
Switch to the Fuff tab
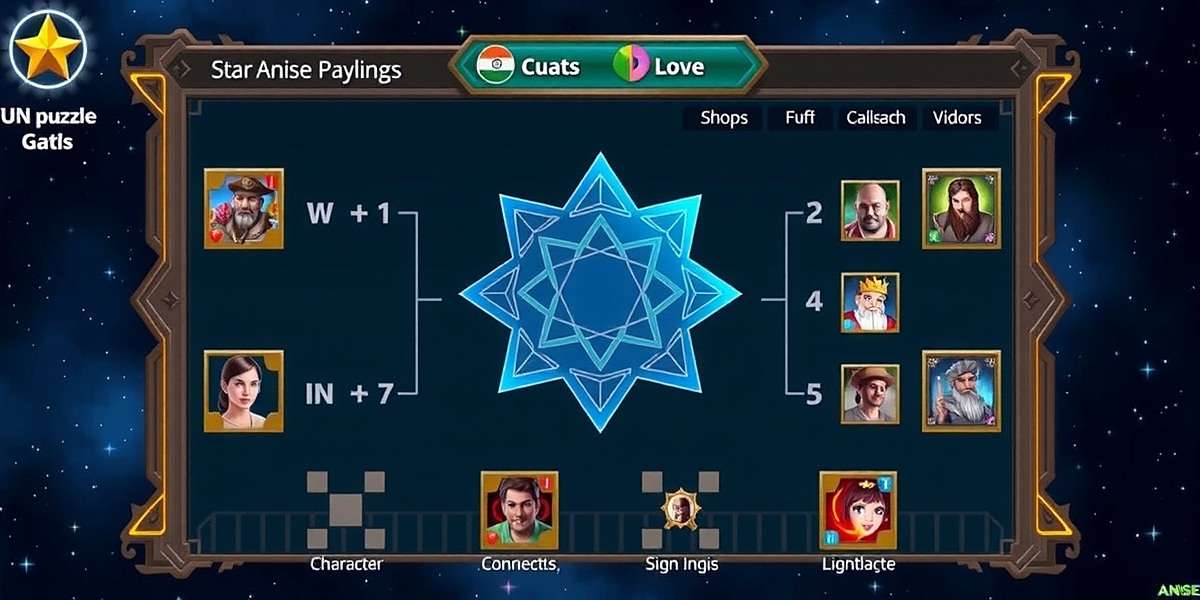(x=799, y=118)
